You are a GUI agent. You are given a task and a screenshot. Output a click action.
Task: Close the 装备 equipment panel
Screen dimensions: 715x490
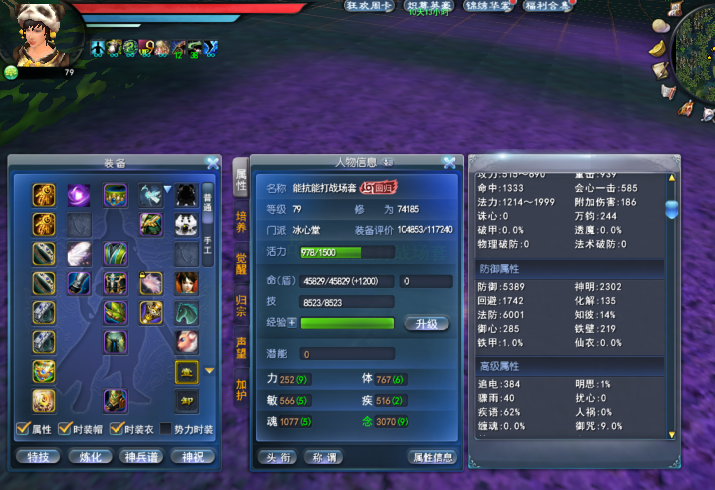(x=213, y=163)
